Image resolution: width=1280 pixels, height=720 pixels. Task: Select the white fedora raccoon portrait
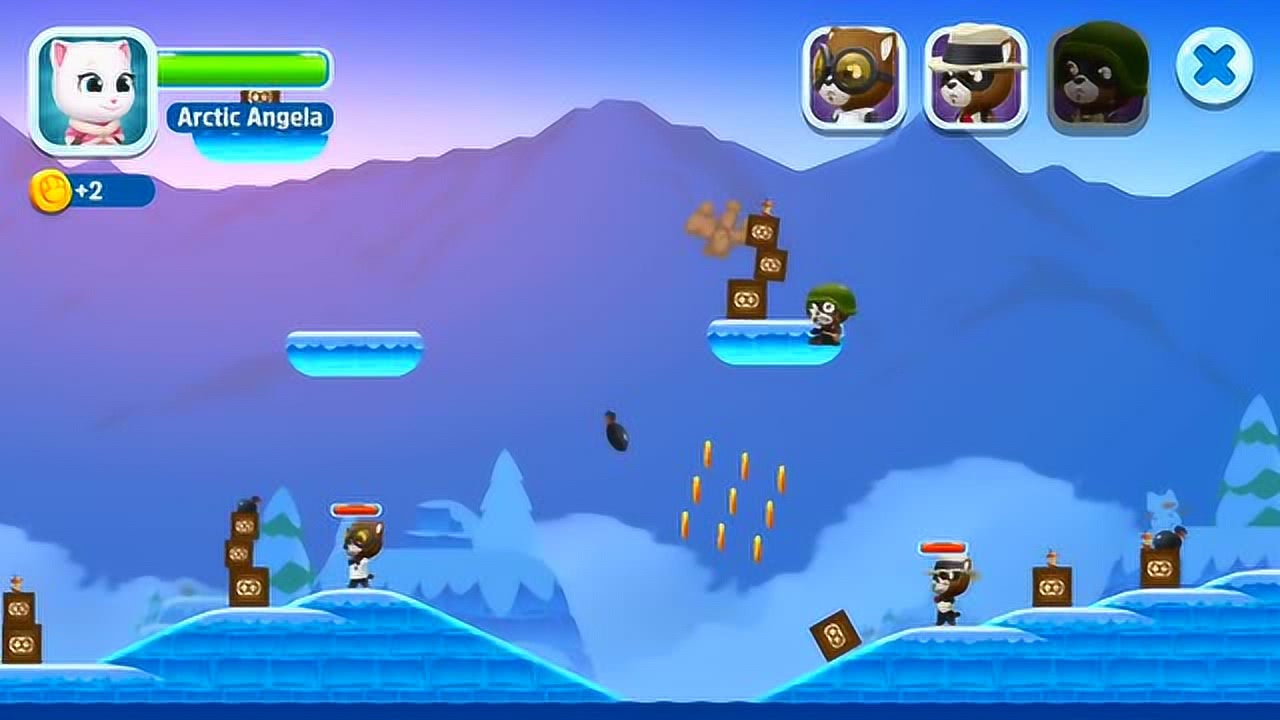(x=975, y=79)
